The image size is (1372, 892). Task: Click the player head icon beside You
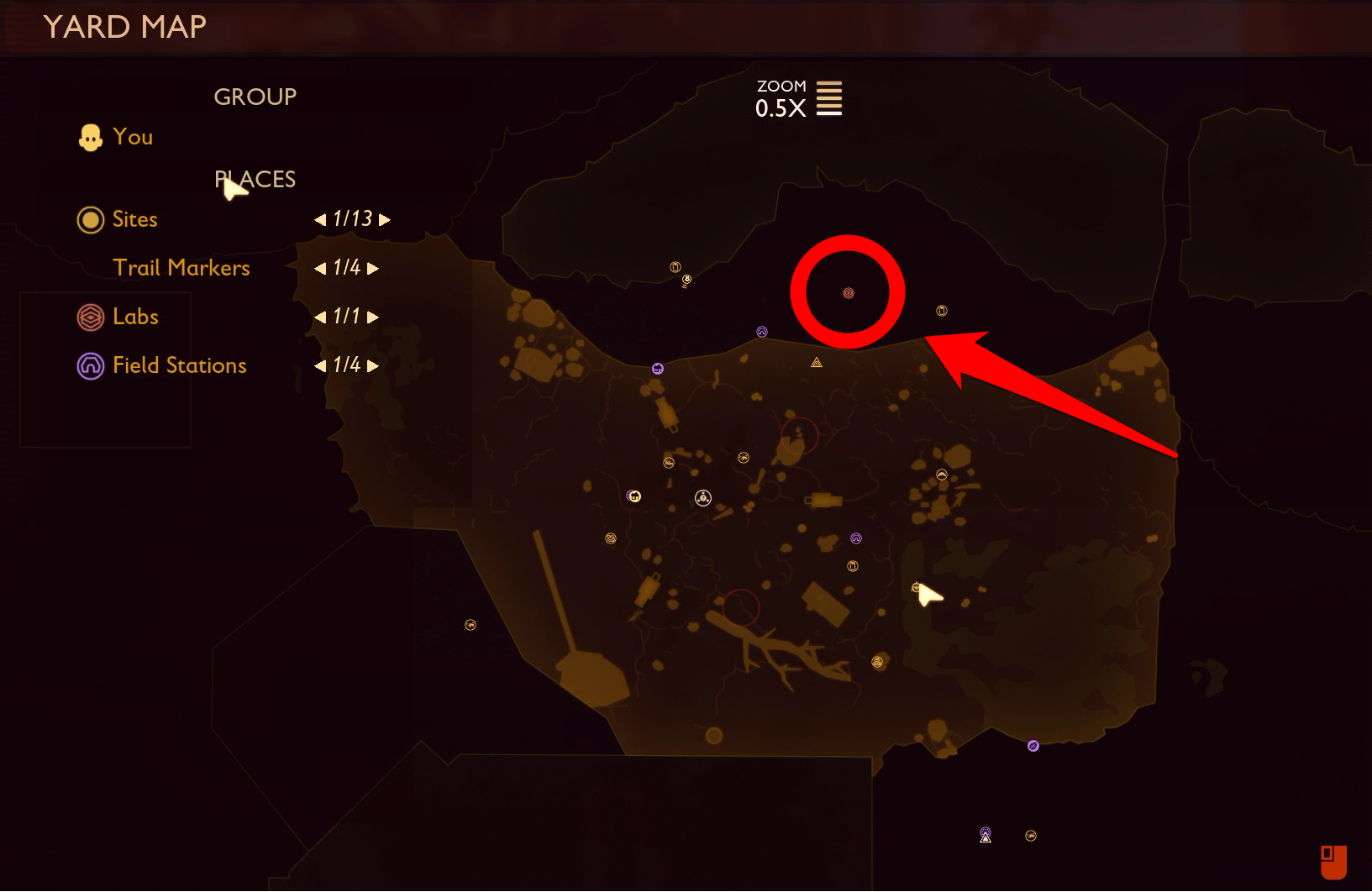tap(90, 136)
